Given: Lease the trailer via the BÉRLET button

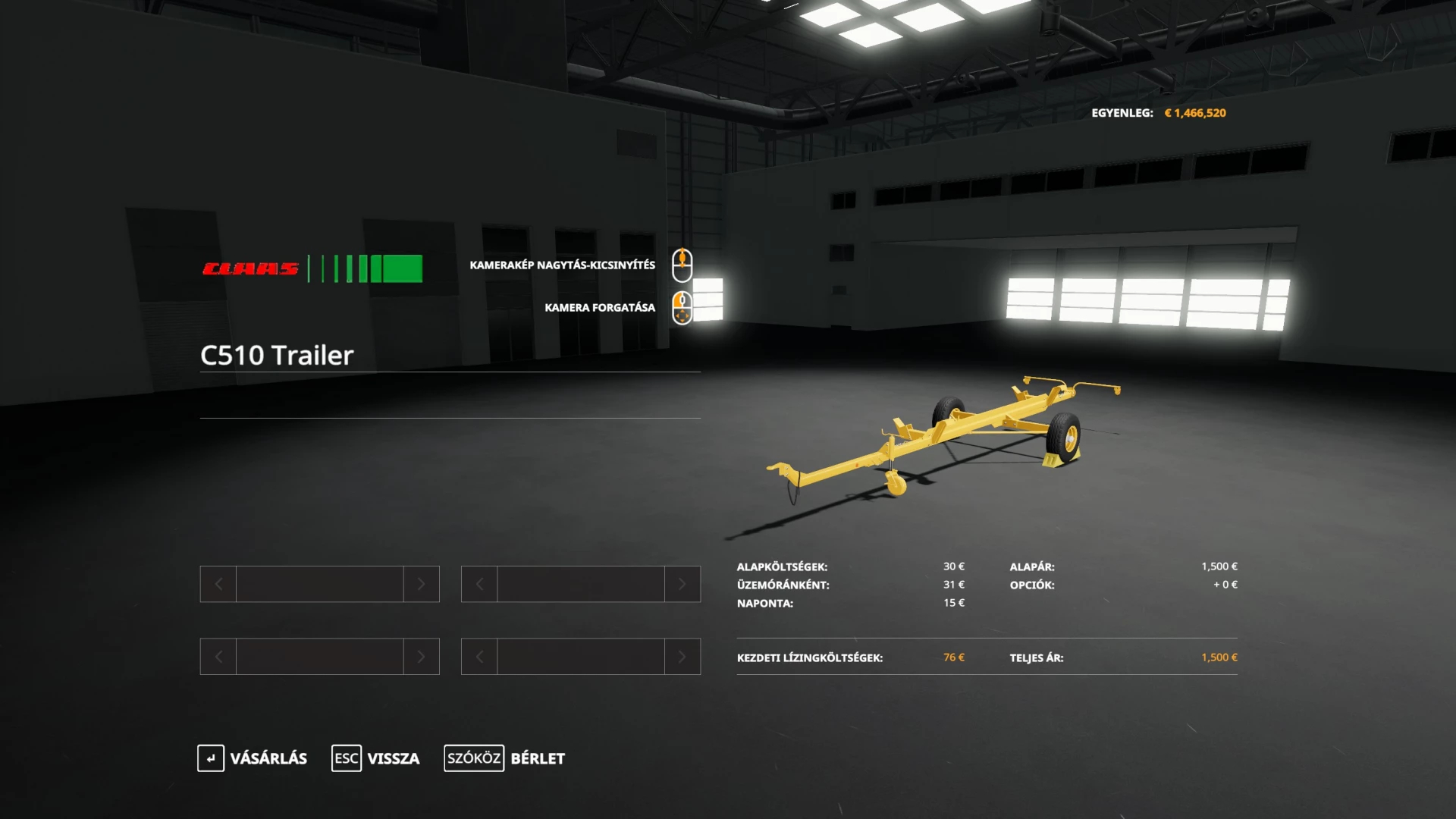Looking at the screenshot, I should point(505,758).
